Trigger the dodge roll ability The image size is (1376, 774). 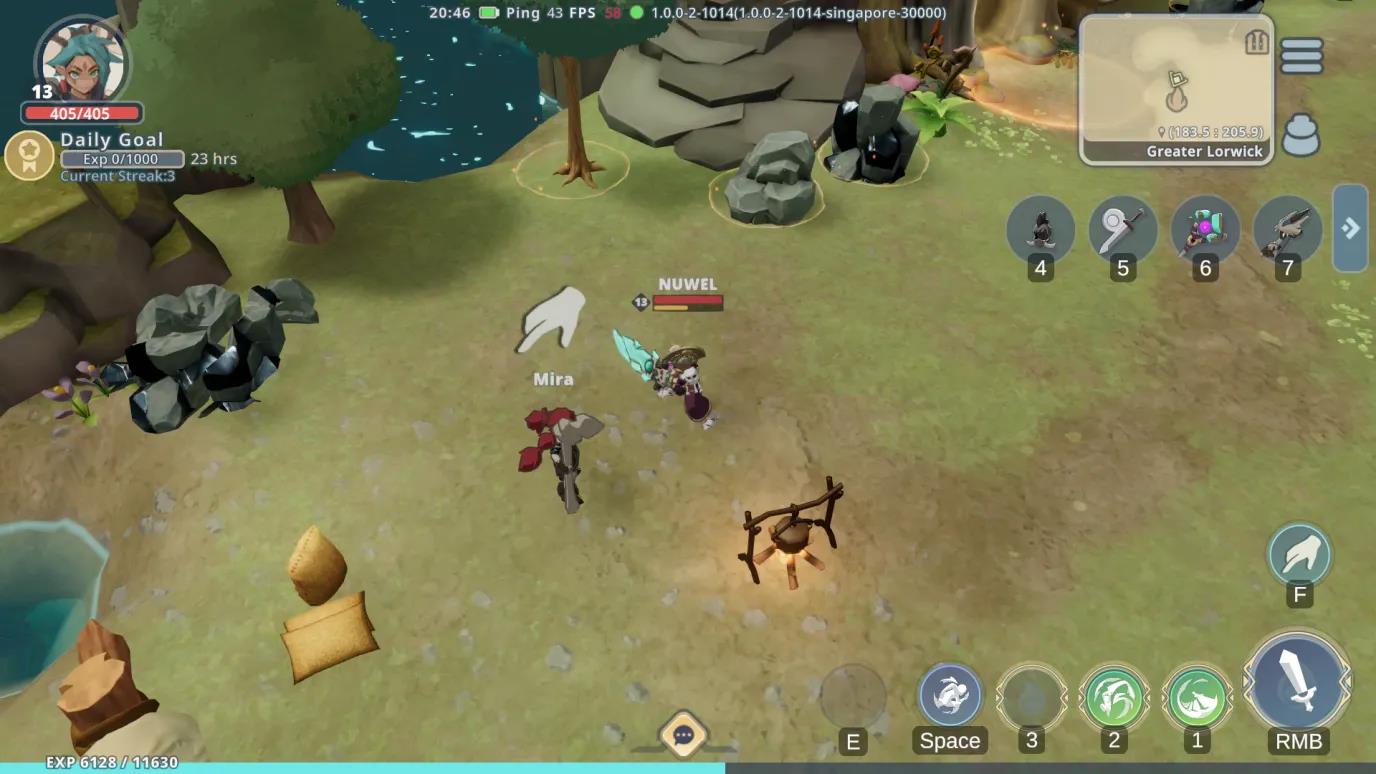pos(949,695)
